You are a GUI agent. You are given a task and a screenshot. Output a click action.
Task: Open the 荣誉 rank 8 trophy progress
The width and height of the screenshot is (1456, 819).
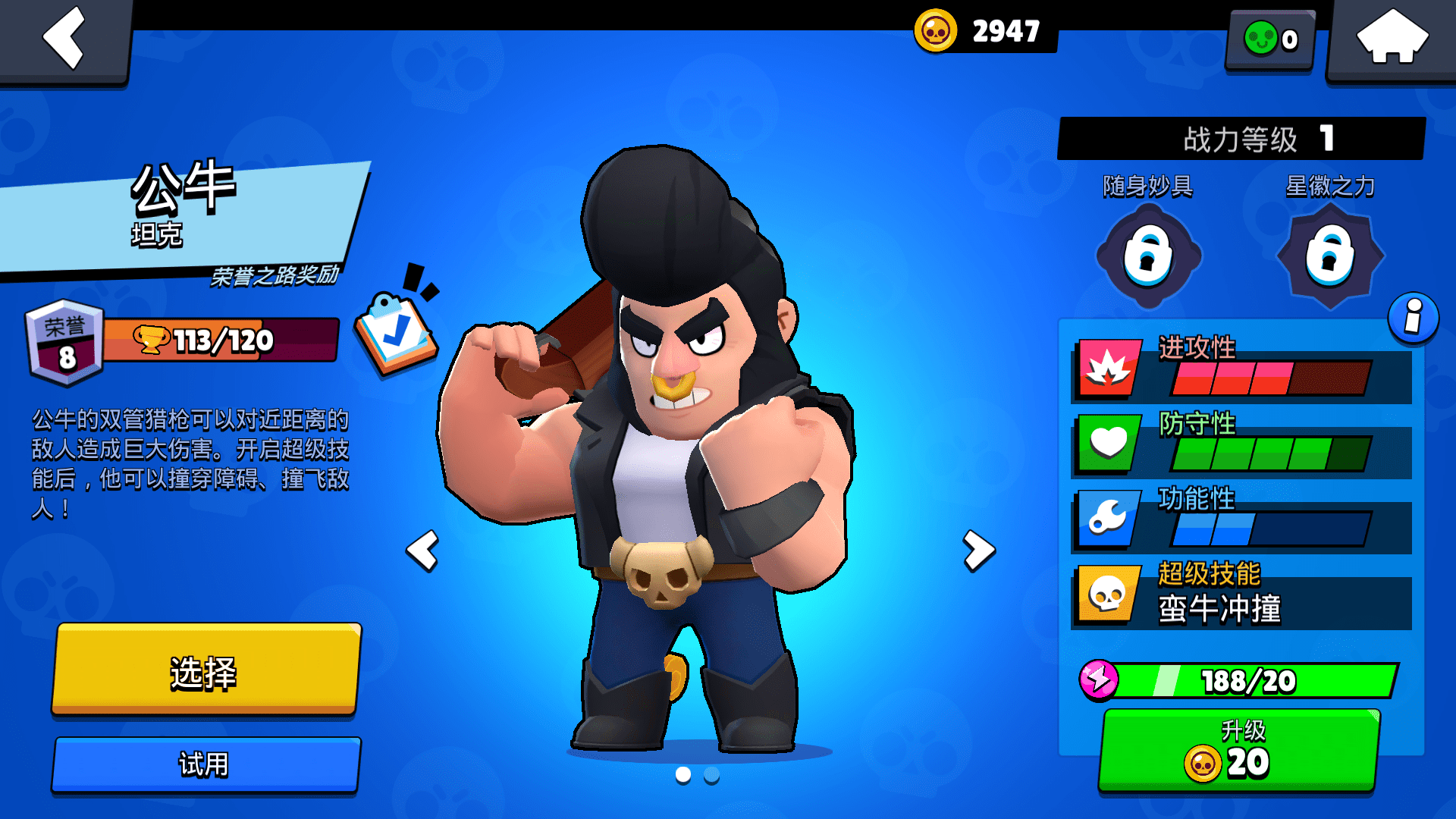(182, 340)
